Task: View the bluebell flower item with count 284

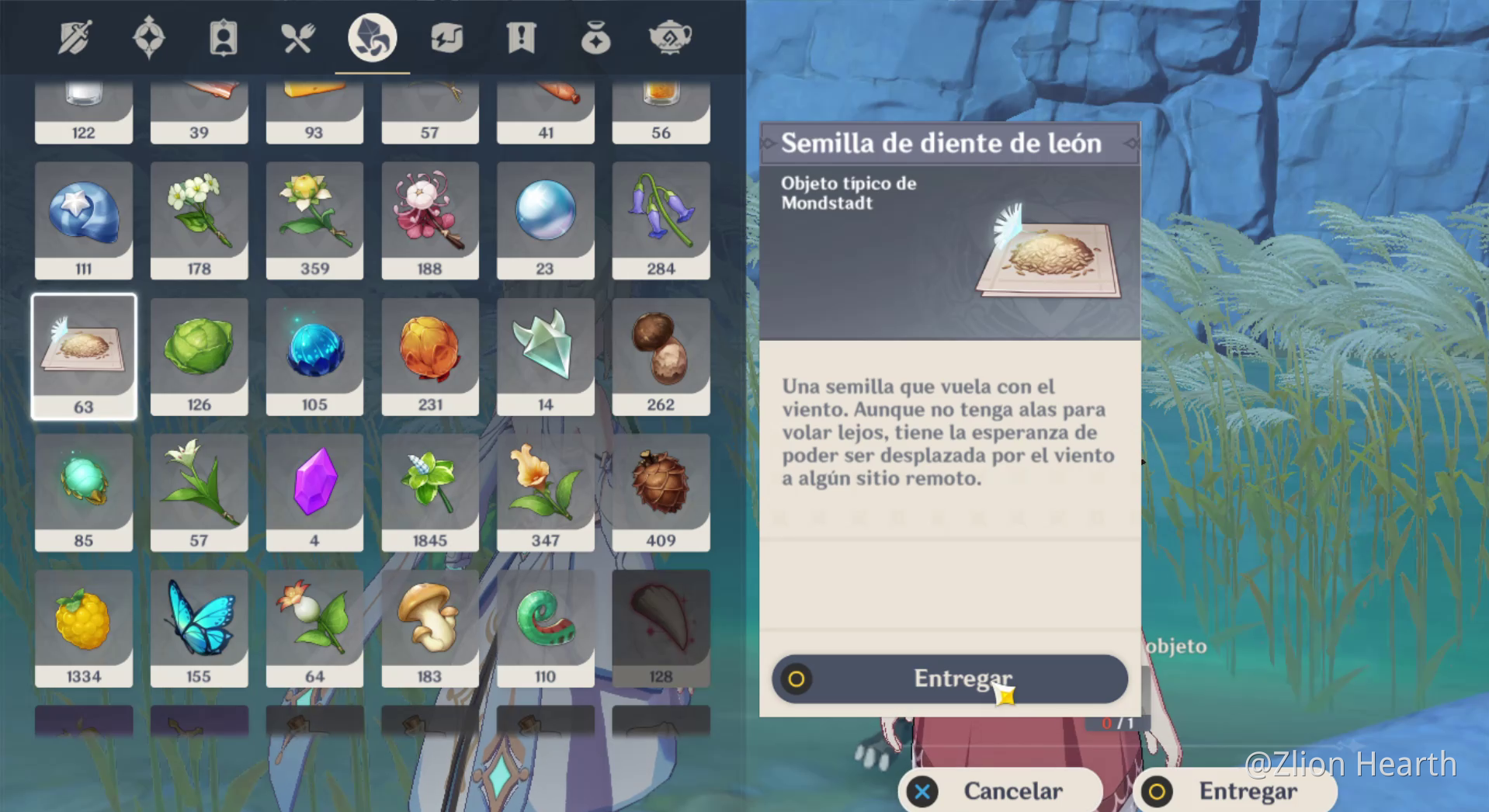Action: pos(661,220)
